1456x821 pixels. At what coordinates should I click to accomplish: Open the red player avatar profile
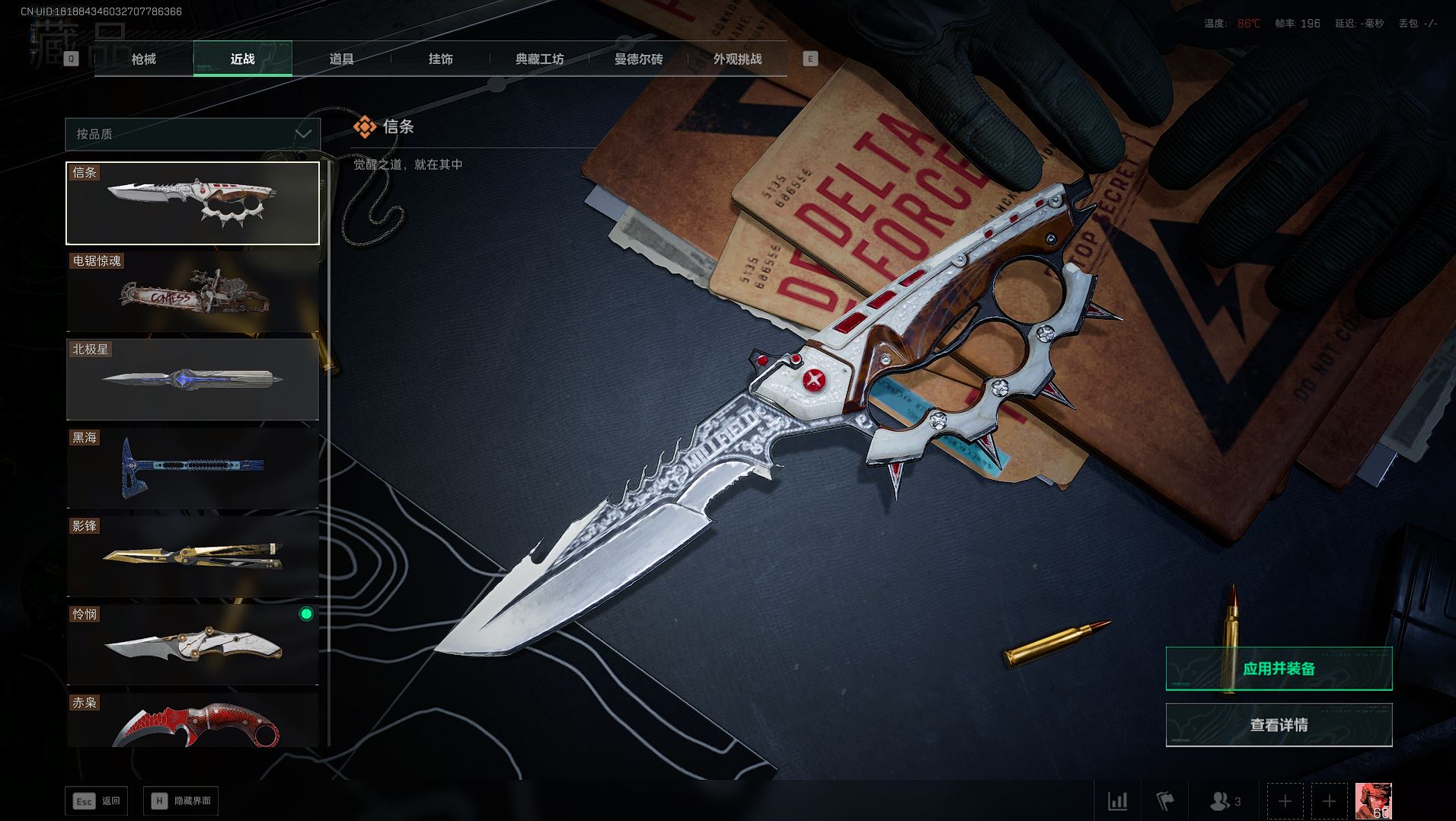1373,801
